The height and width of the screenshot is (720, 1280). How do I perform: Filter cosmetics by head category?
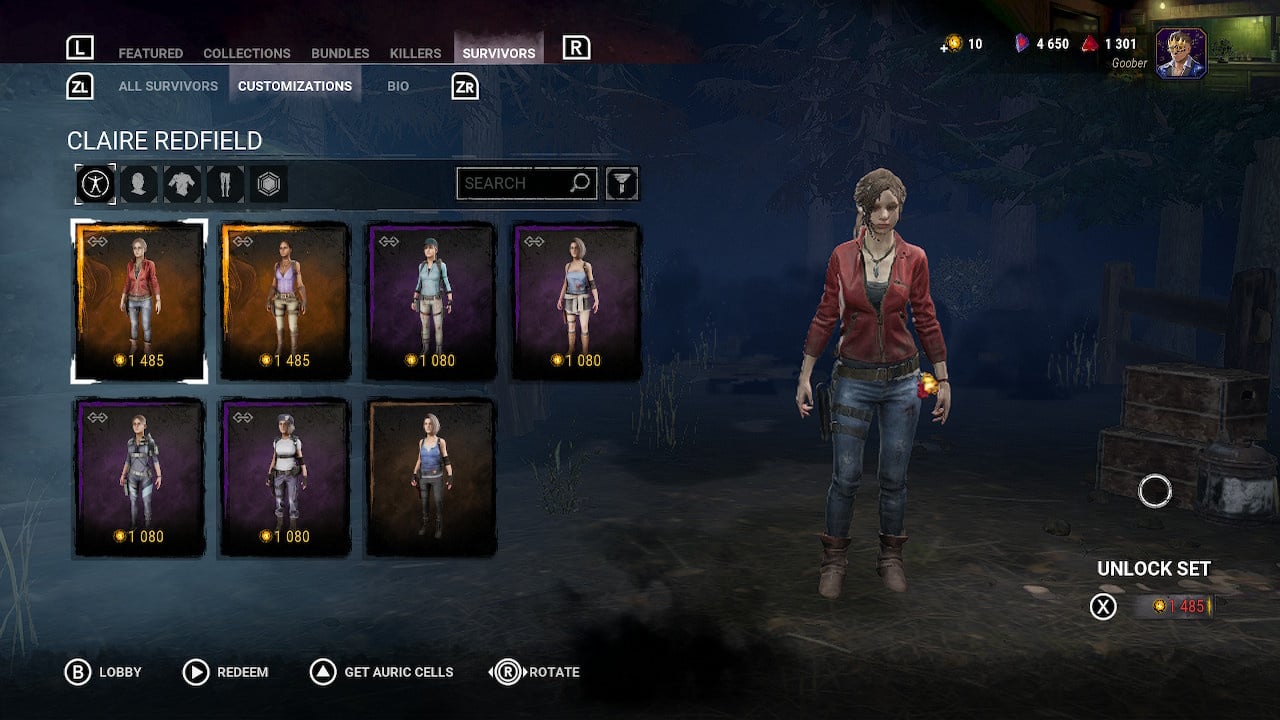[x=139, y=184]
